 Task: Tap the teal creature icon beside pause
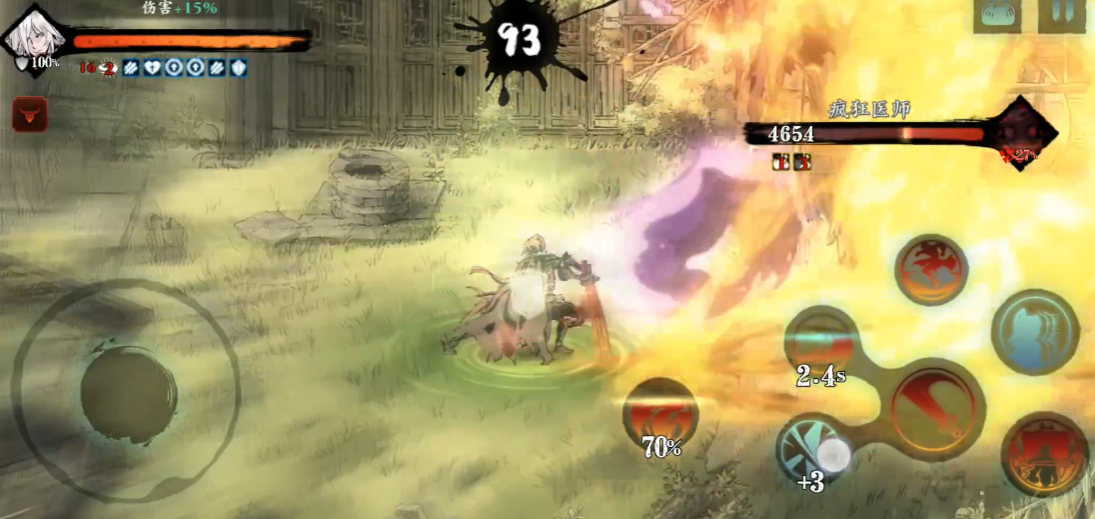(x=998, y=15)
